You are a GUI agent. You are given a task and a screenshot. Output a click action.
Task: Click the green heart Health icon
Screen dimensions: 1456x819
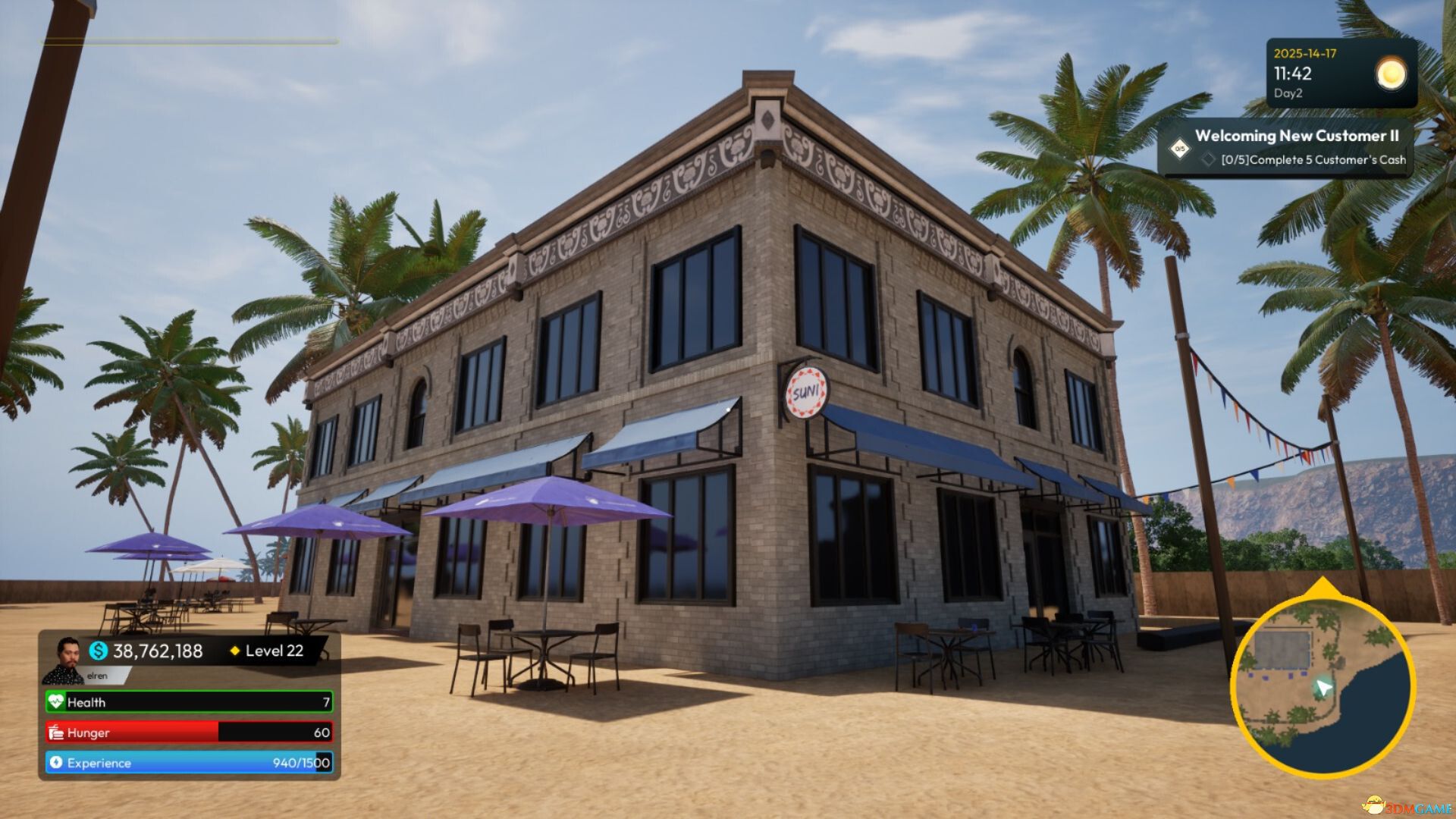pos(55,703)
